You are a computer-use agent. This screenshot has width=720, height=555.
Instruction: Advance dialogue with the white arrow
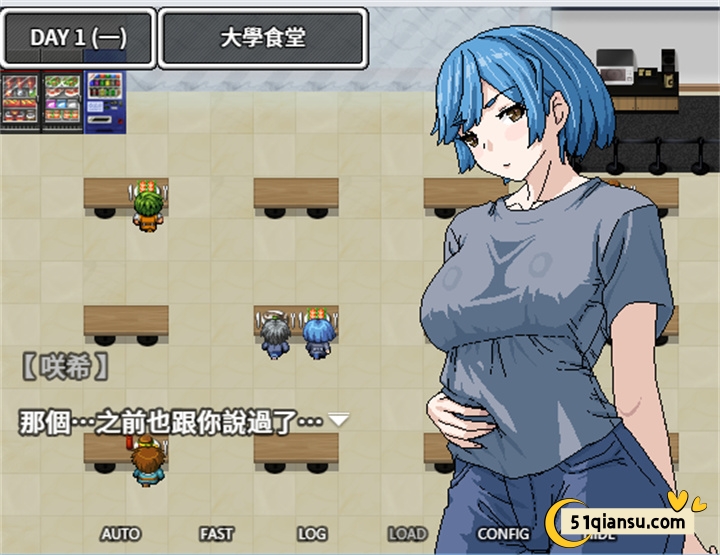point(339,420)
